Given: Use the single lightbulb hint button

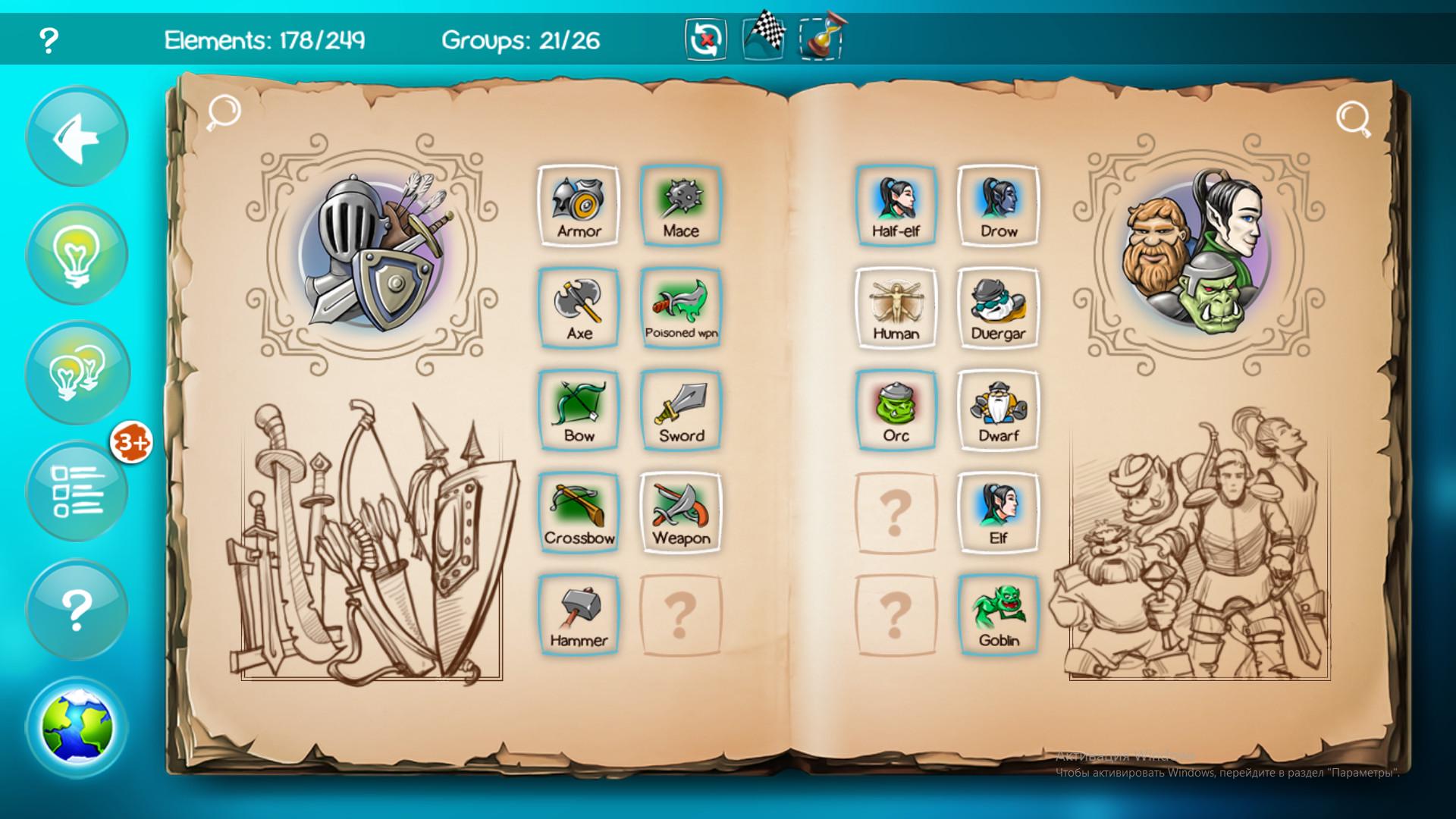Looking at the screenshot, I should [77, 255].
